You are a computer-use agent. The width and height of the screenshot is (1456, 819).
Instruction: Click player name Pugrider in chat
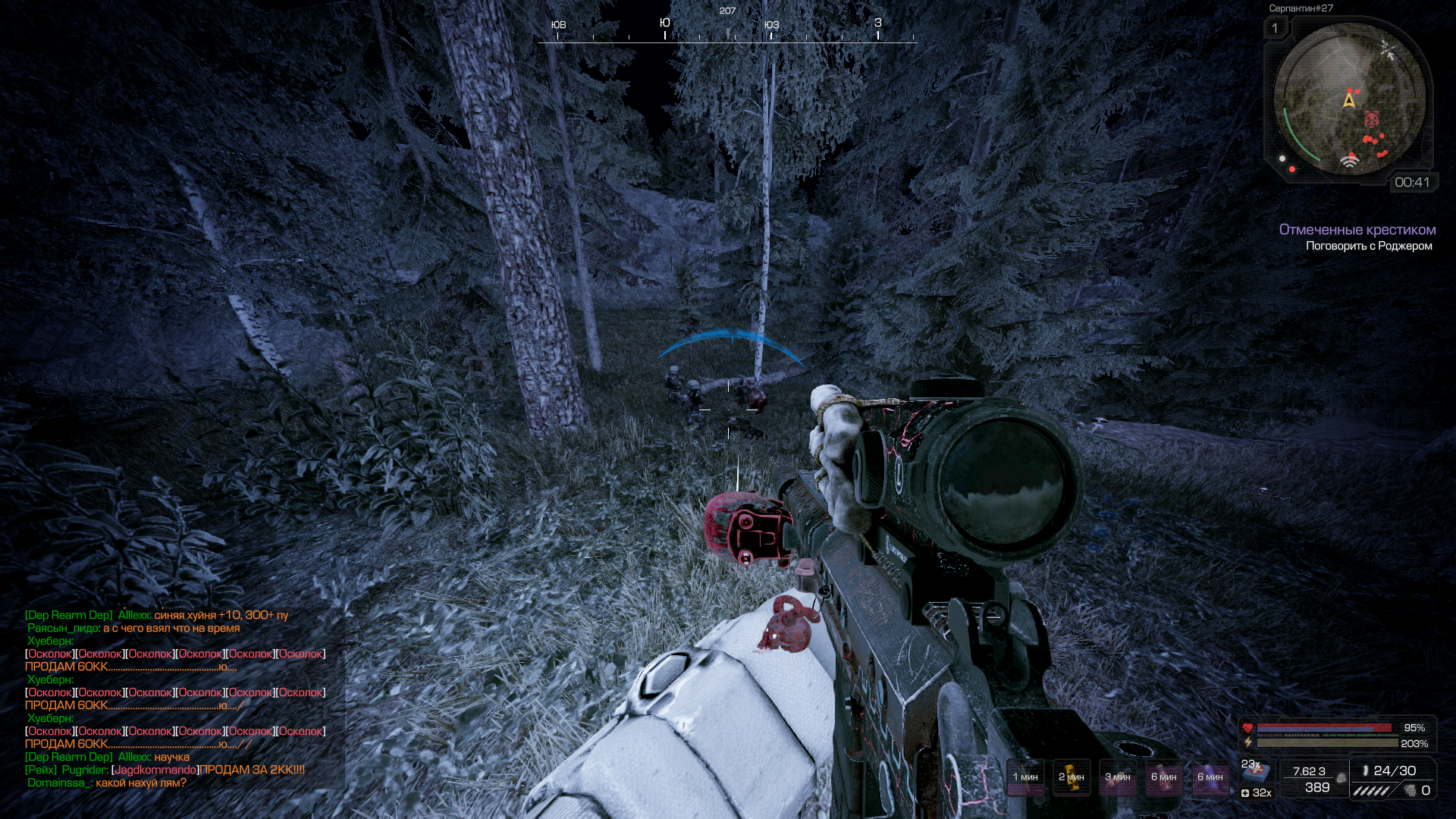(84, 770)
